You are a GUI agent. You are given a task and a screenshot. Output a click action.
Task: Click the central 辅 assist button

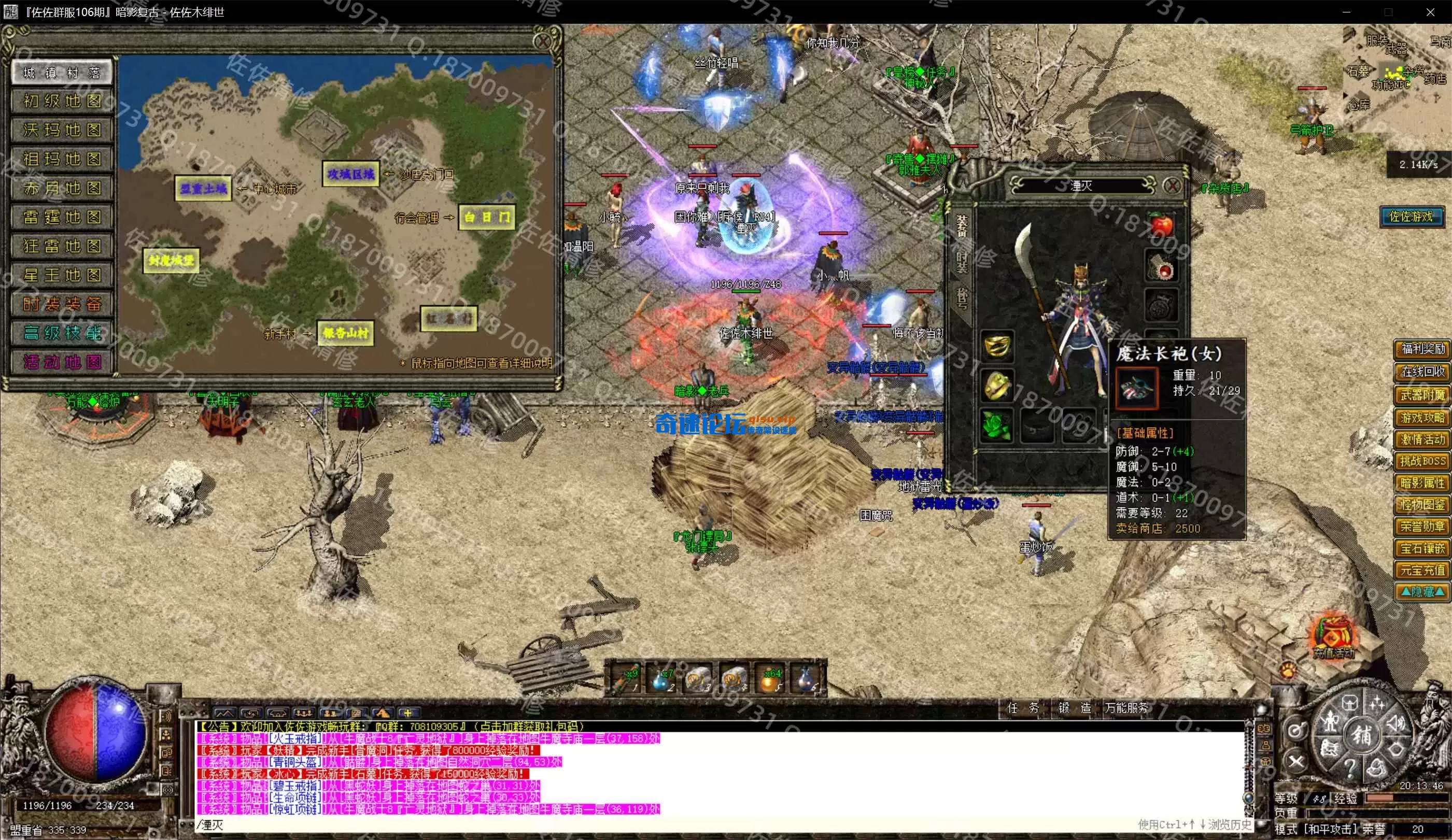[x=1361, y=736]
